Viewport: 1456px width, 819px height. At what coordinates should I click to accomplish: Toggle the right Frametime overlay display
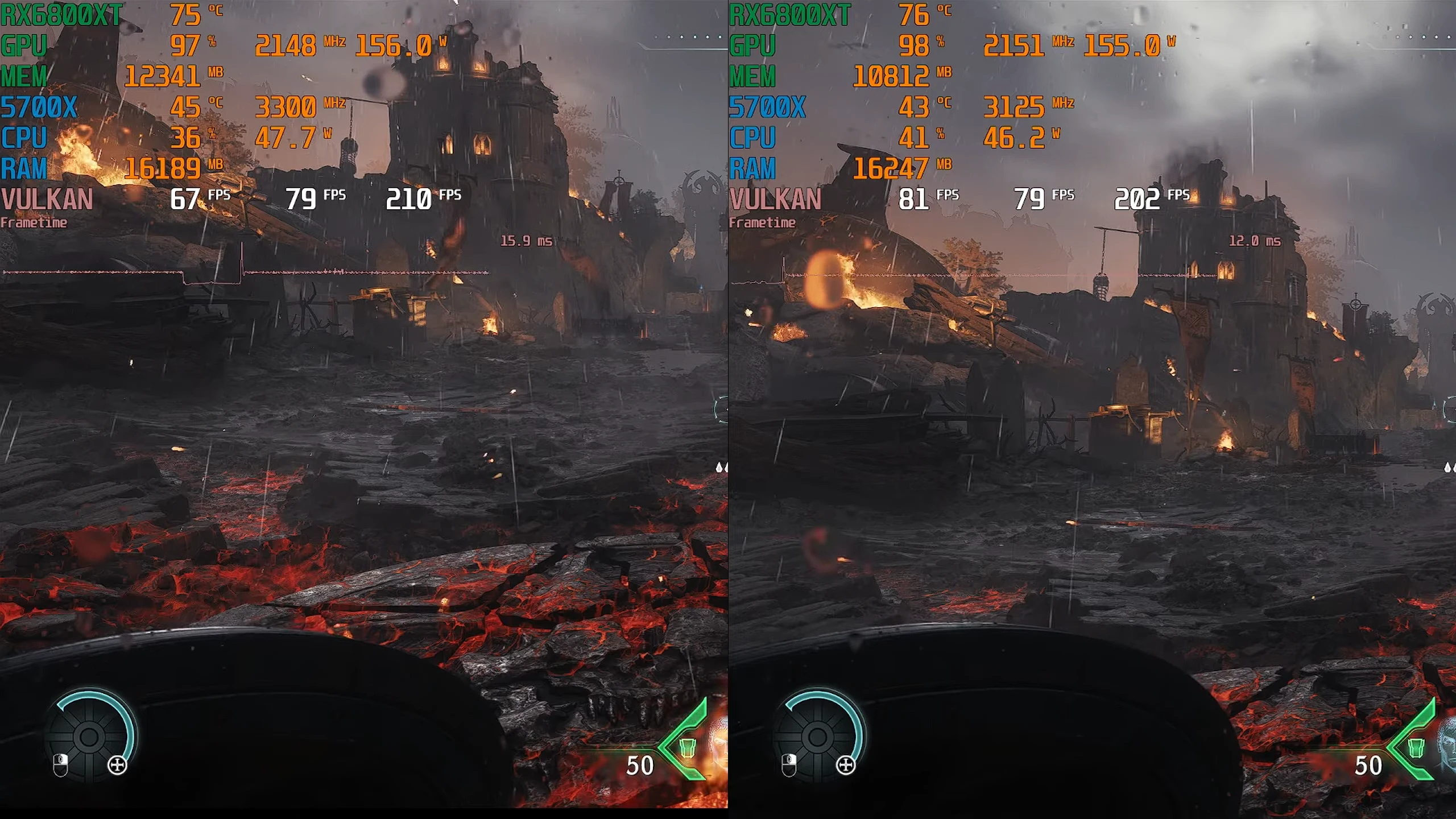tap(762, 223)
